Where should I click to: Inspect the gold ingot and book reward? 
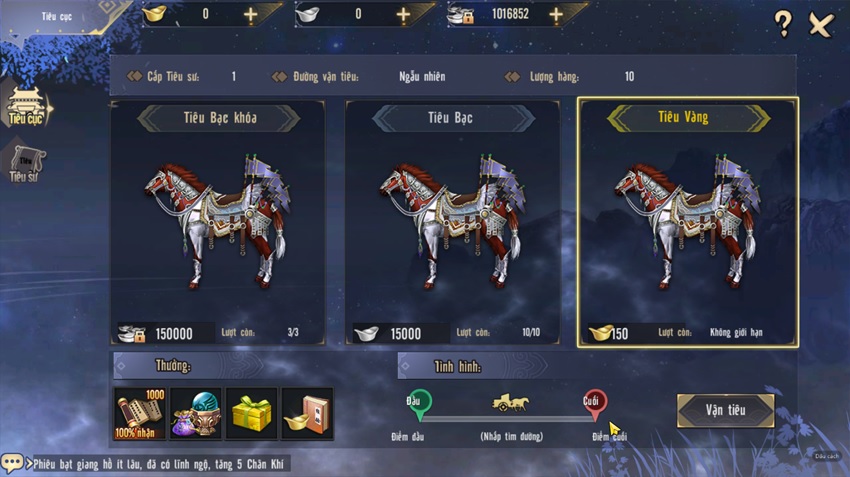307,413
